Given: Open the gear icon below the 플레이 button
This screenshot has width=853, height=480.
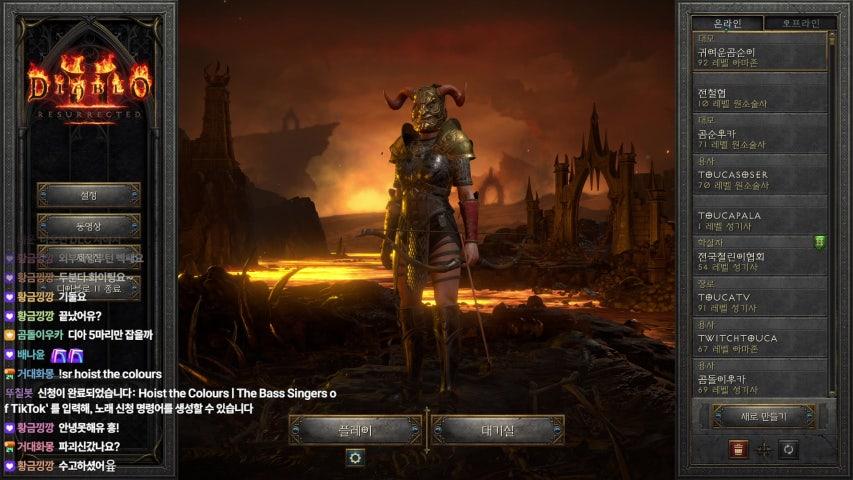Looking at the screenshot, I should click(x=354, y=457).
